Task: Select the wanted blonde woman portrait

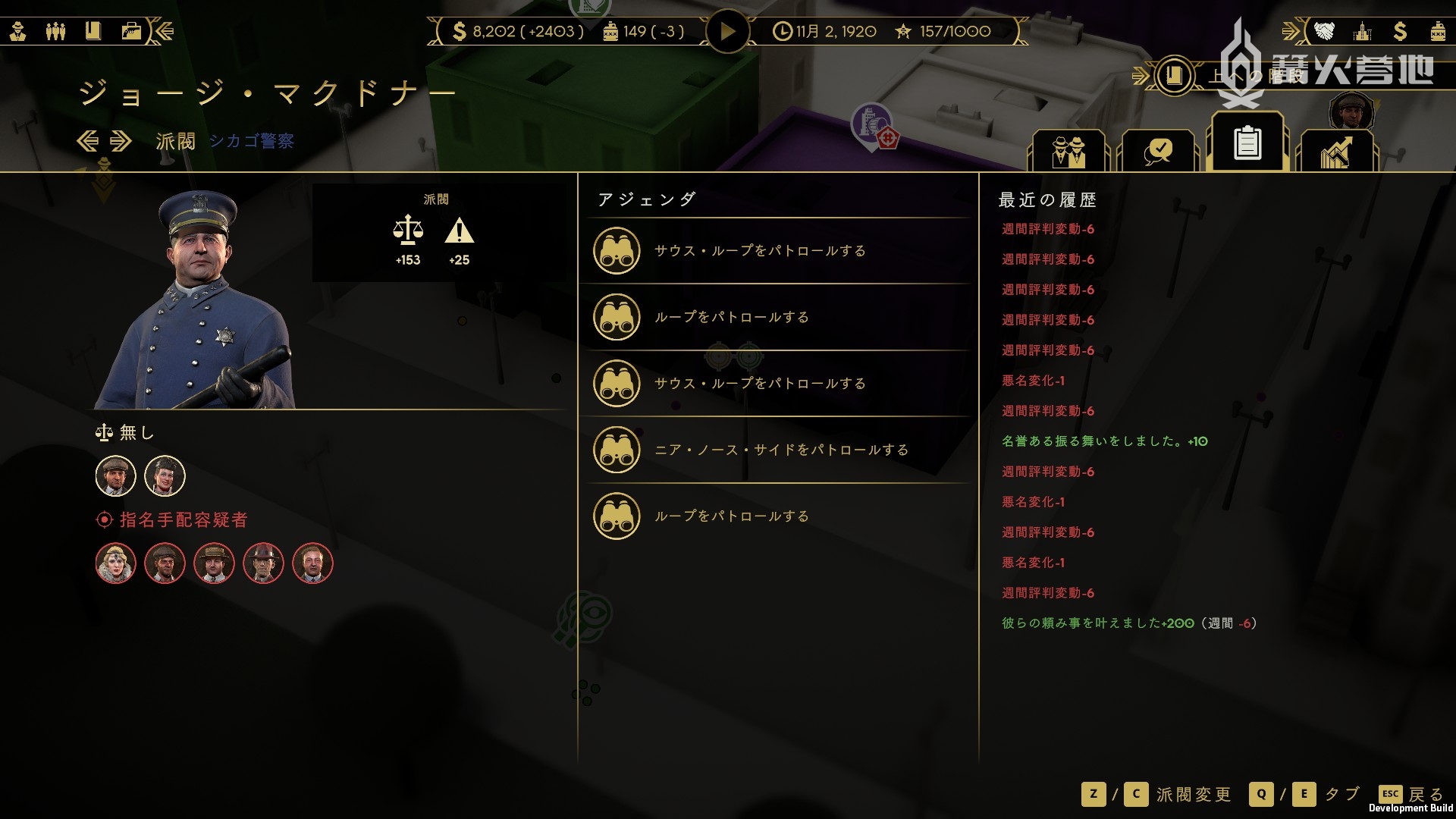Action: 116,563
